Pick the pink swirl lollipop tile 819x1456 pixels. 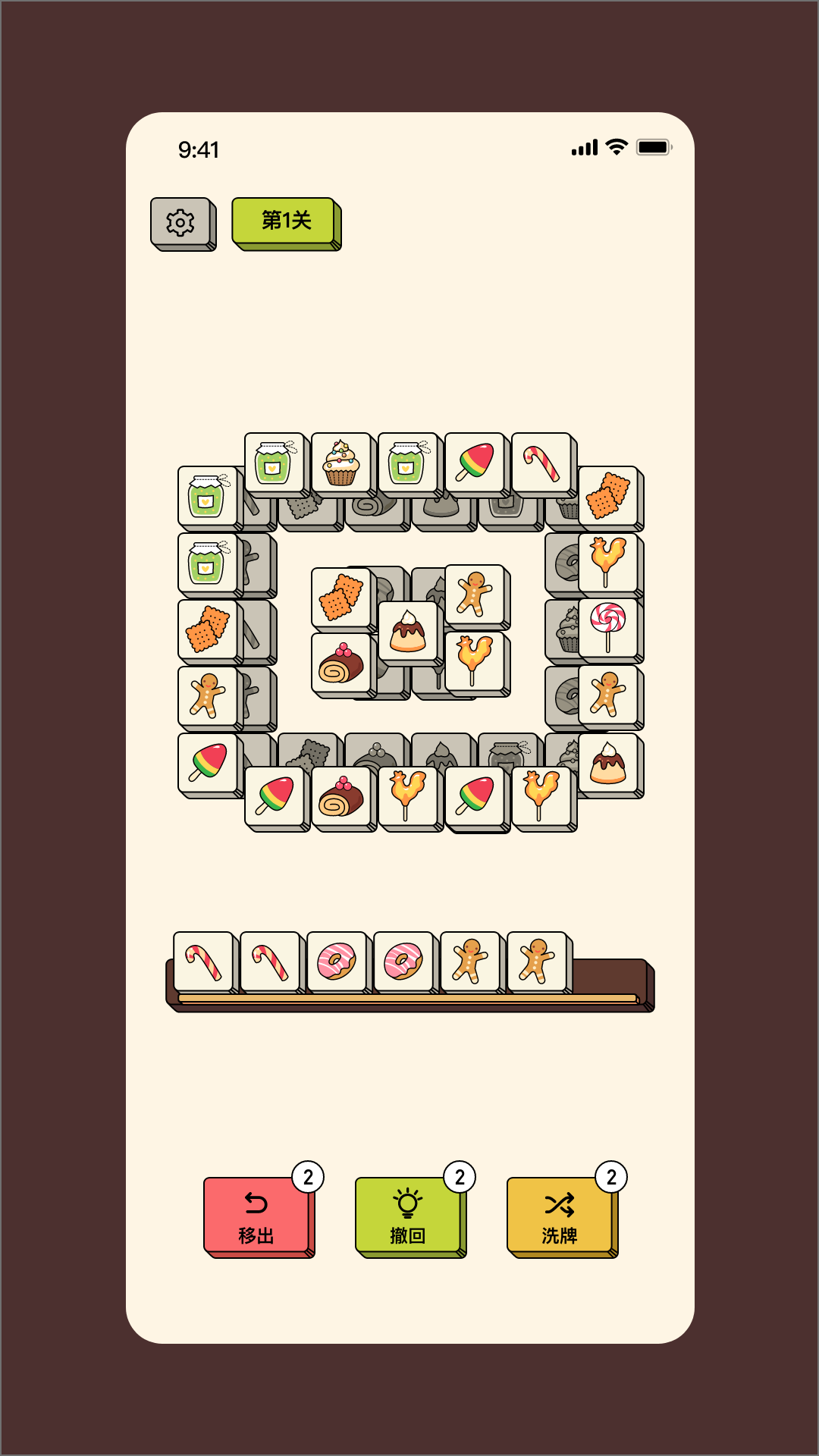tap(607, 626)
